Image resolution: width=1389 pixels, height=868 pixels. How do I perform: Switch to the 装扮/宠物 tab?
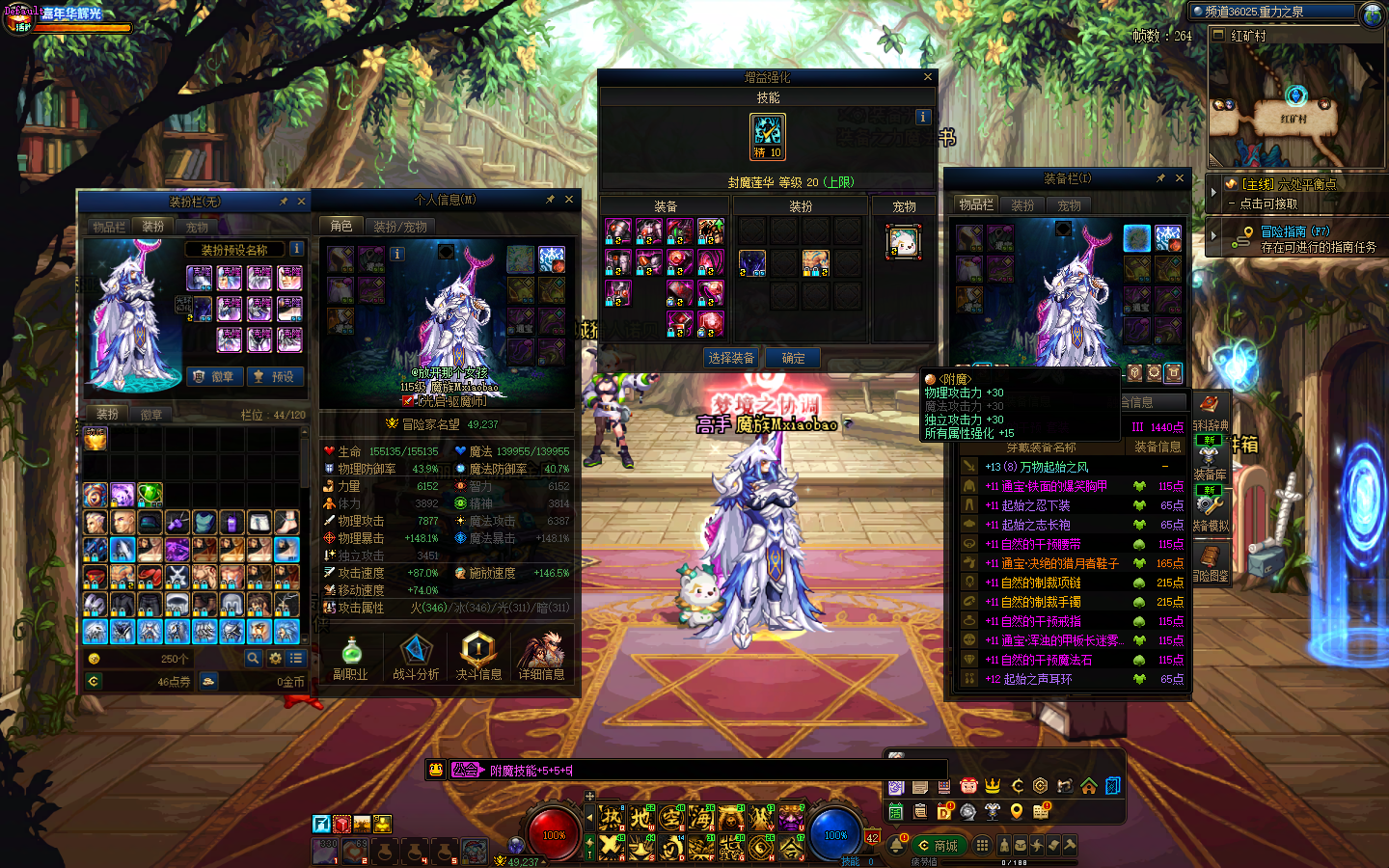click(x=399, y=227)
